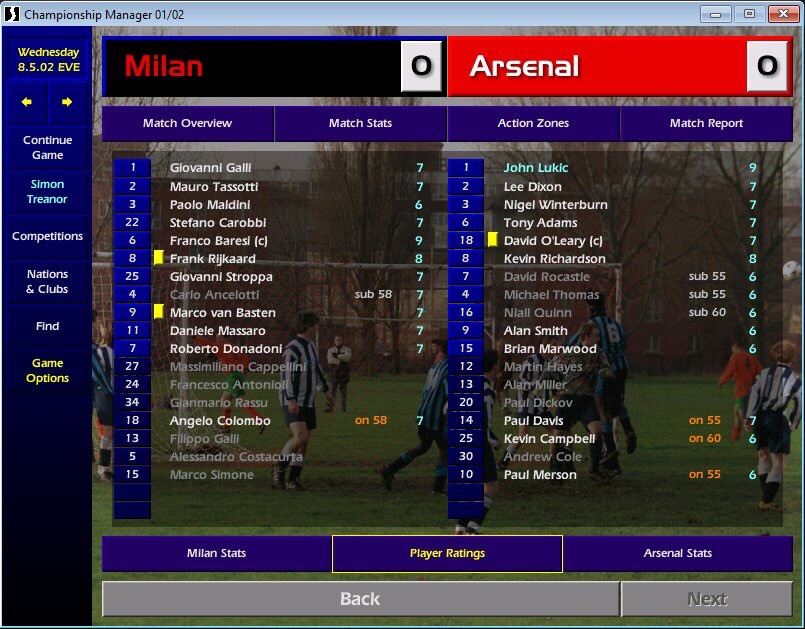The image size is (805, 629).
Task: Click the left yellow arrow button
Action: pos(27,102)
